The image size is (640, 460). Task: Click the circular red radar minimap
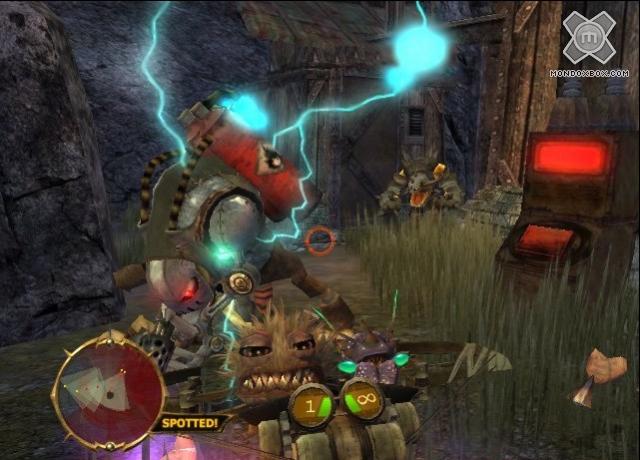coord(108,389)
